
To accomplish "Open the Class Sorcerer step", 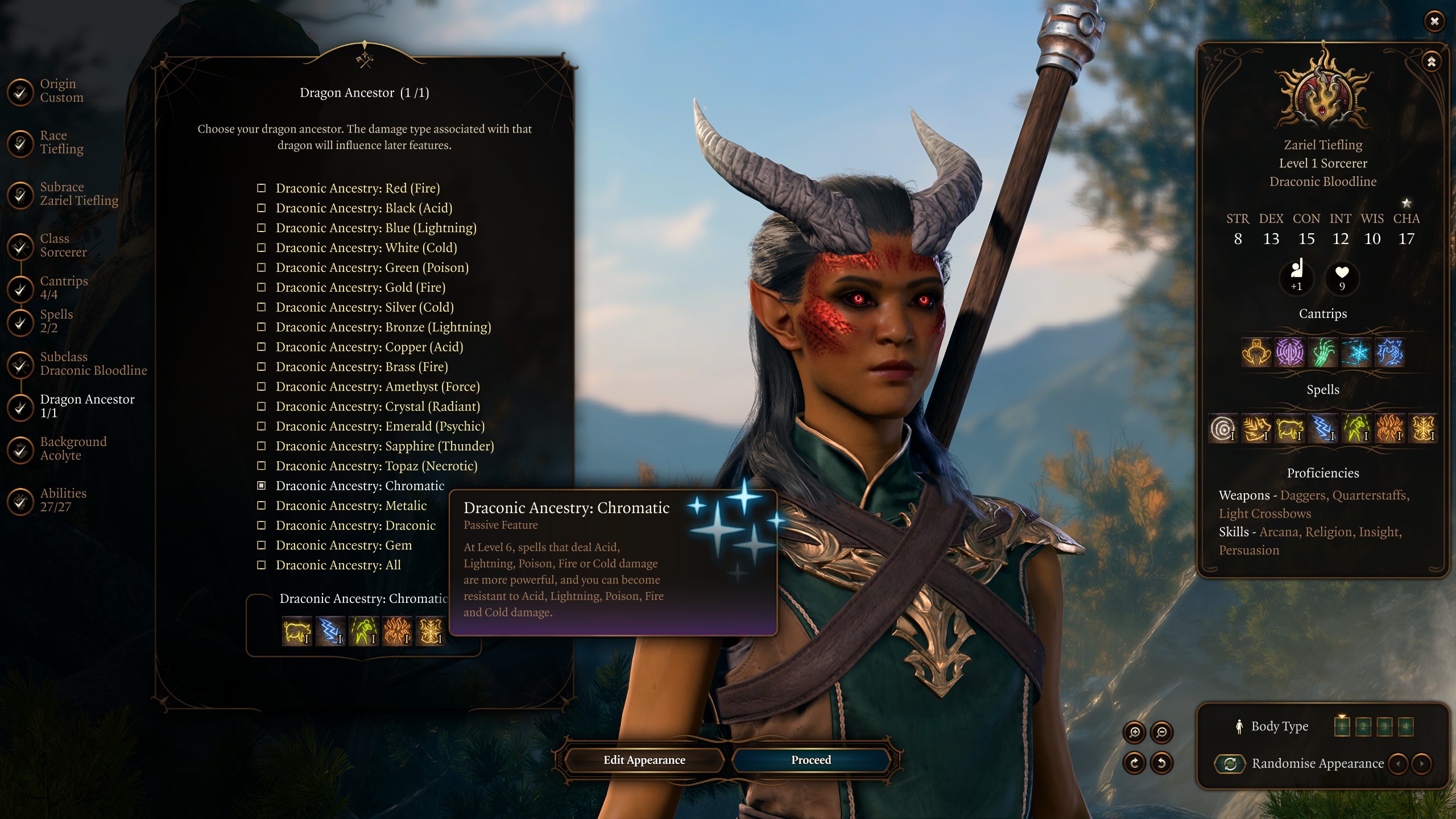I will [x=63, y=246].
